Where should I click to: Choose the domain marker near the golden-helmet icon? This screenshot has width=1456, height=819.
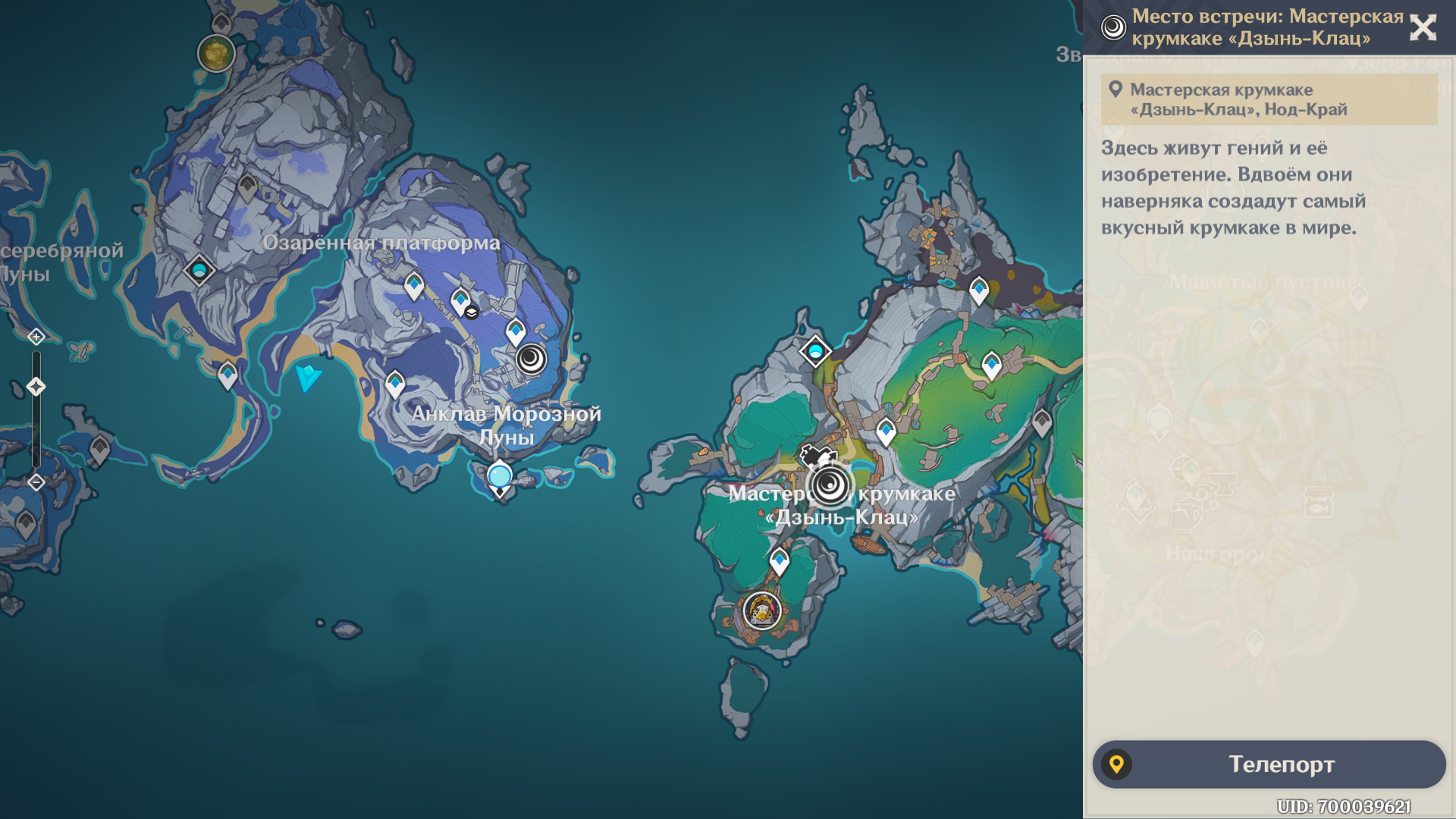pos(762,610)
